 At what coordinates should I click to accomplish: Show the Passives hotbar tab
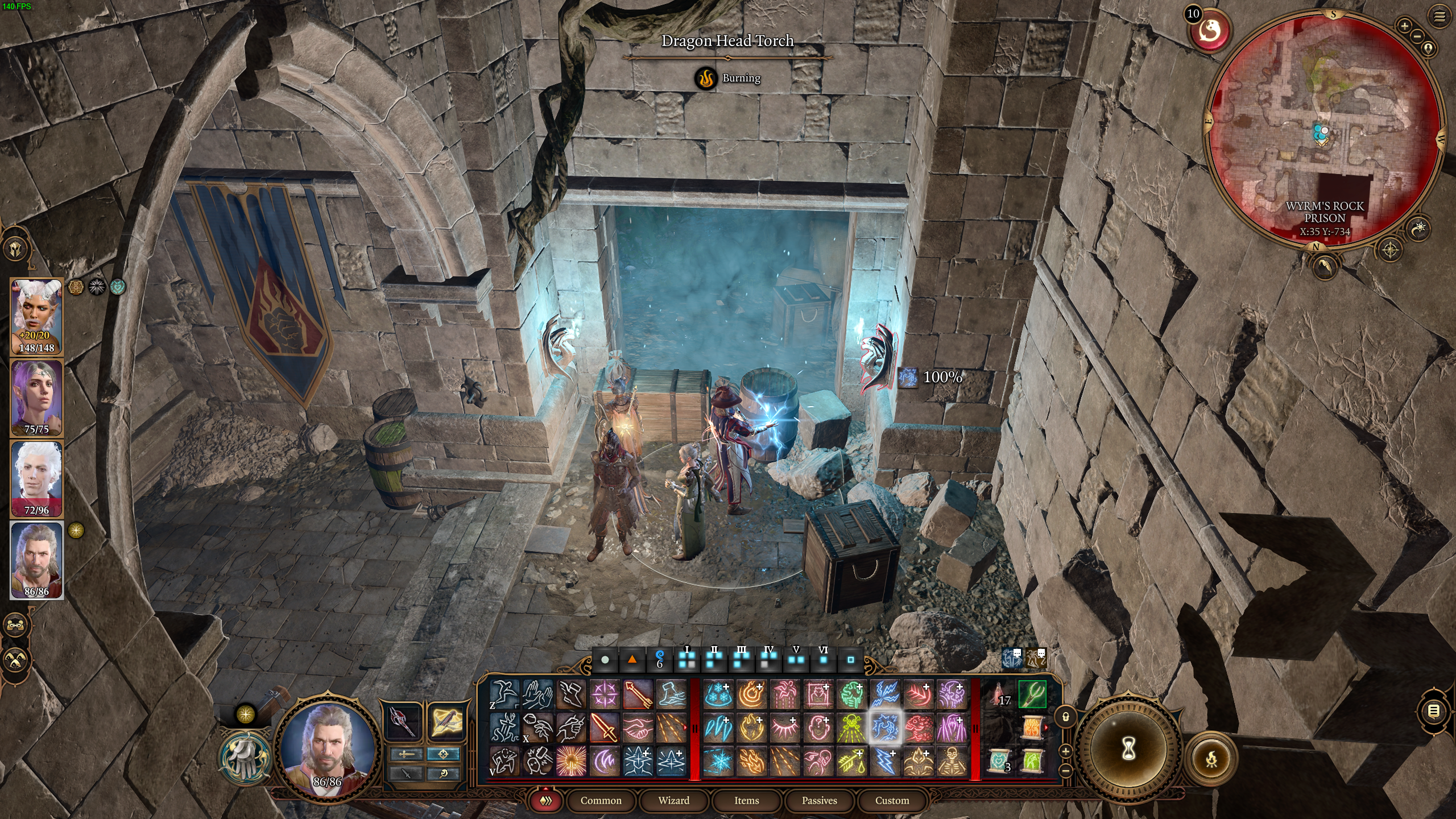point(819,800)
